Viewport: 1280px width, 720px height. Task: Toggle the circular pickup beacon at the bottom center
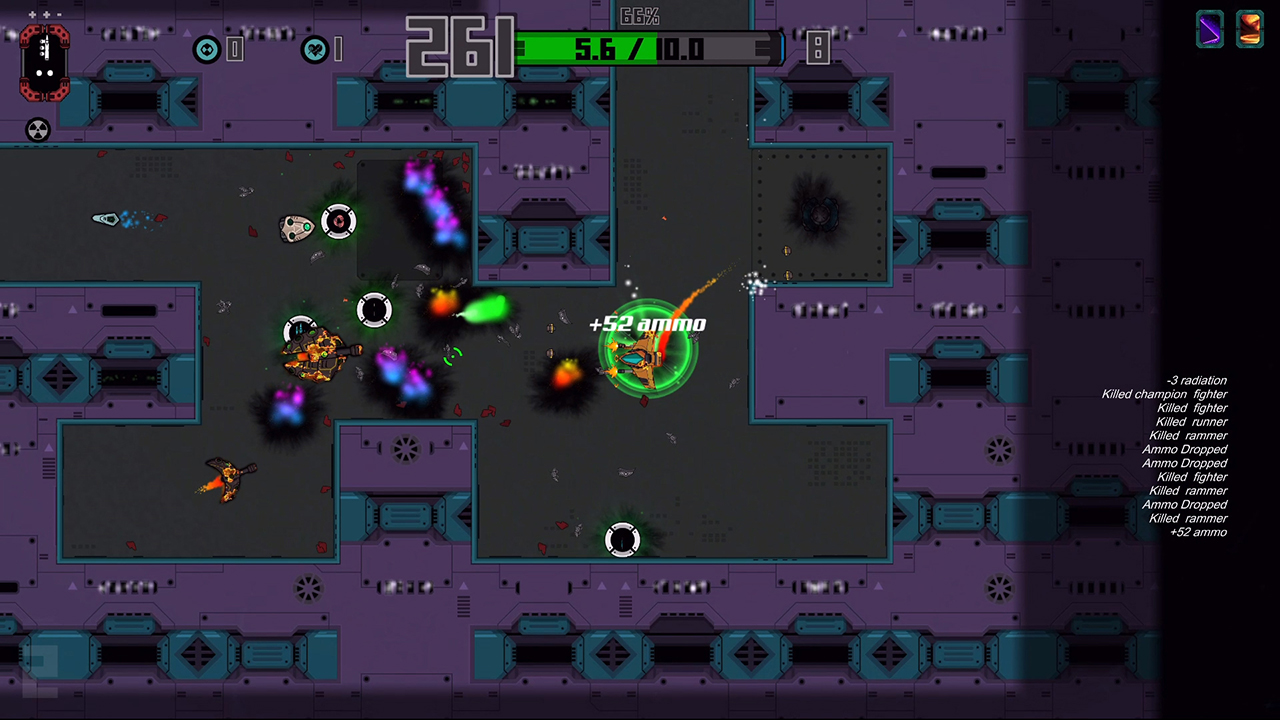[622, 540]
